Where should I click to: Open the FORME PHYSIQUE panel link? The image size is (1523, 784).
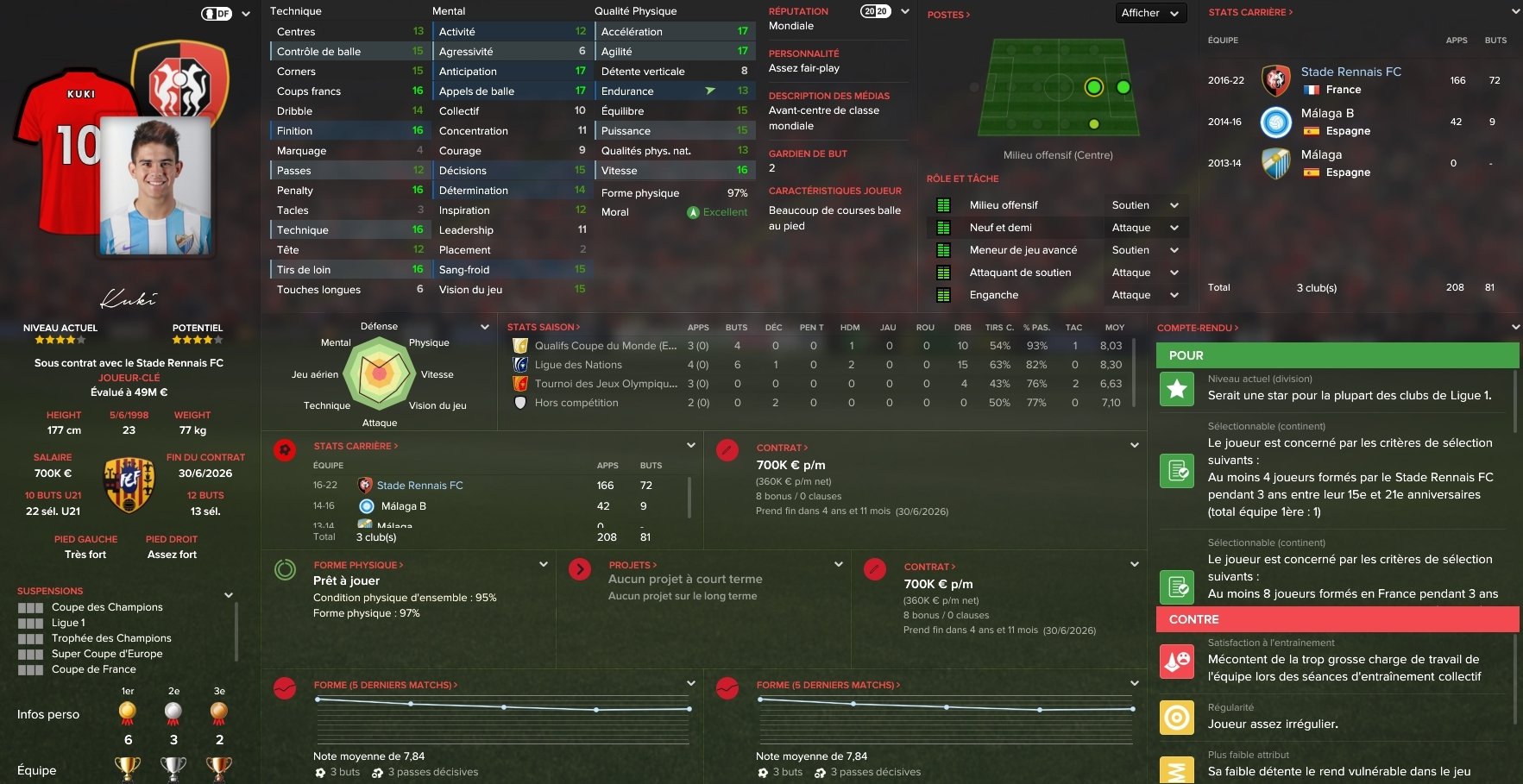(x=358, y=565)
